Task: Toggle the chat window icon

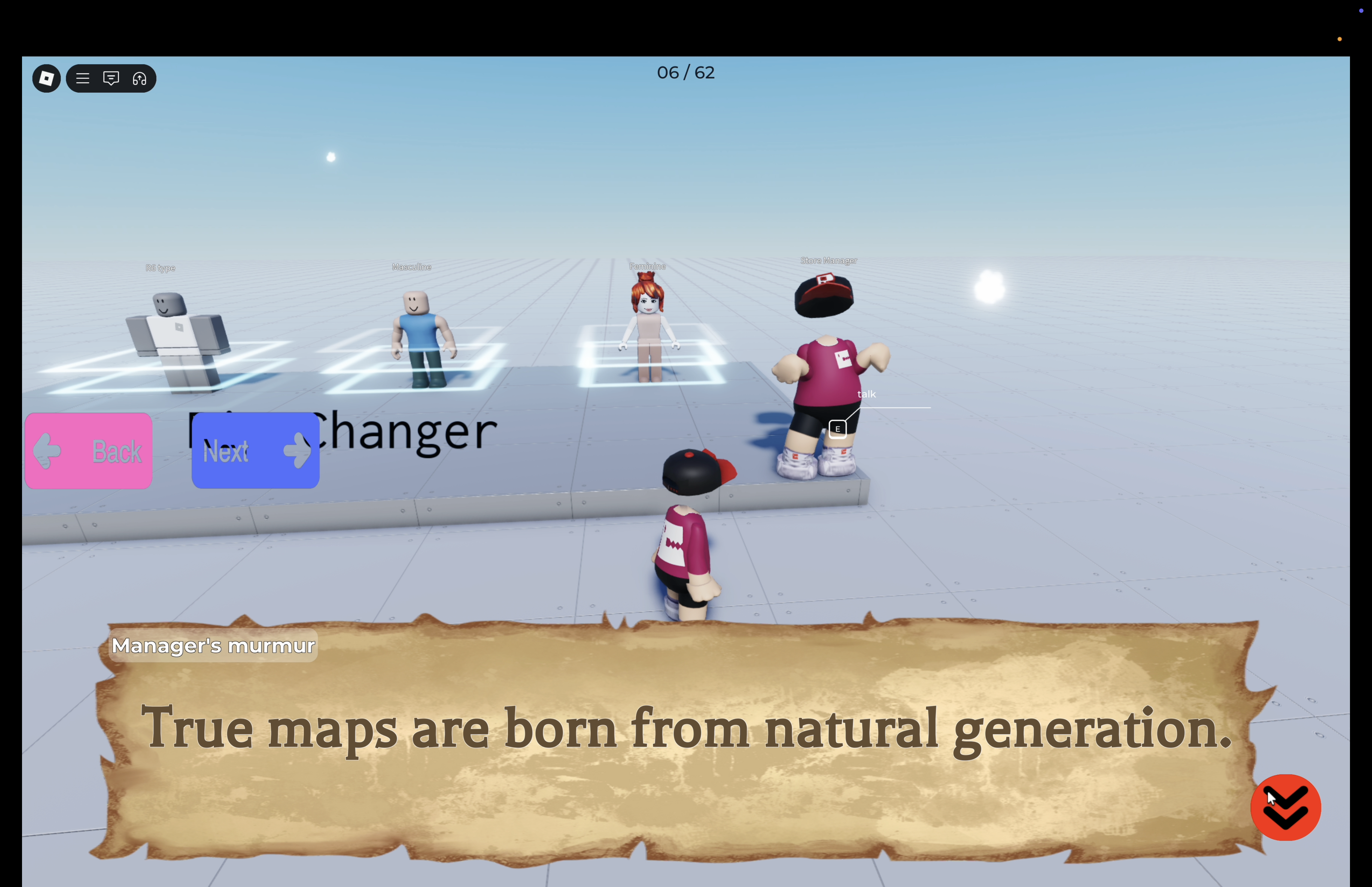Action: (111, 78)
